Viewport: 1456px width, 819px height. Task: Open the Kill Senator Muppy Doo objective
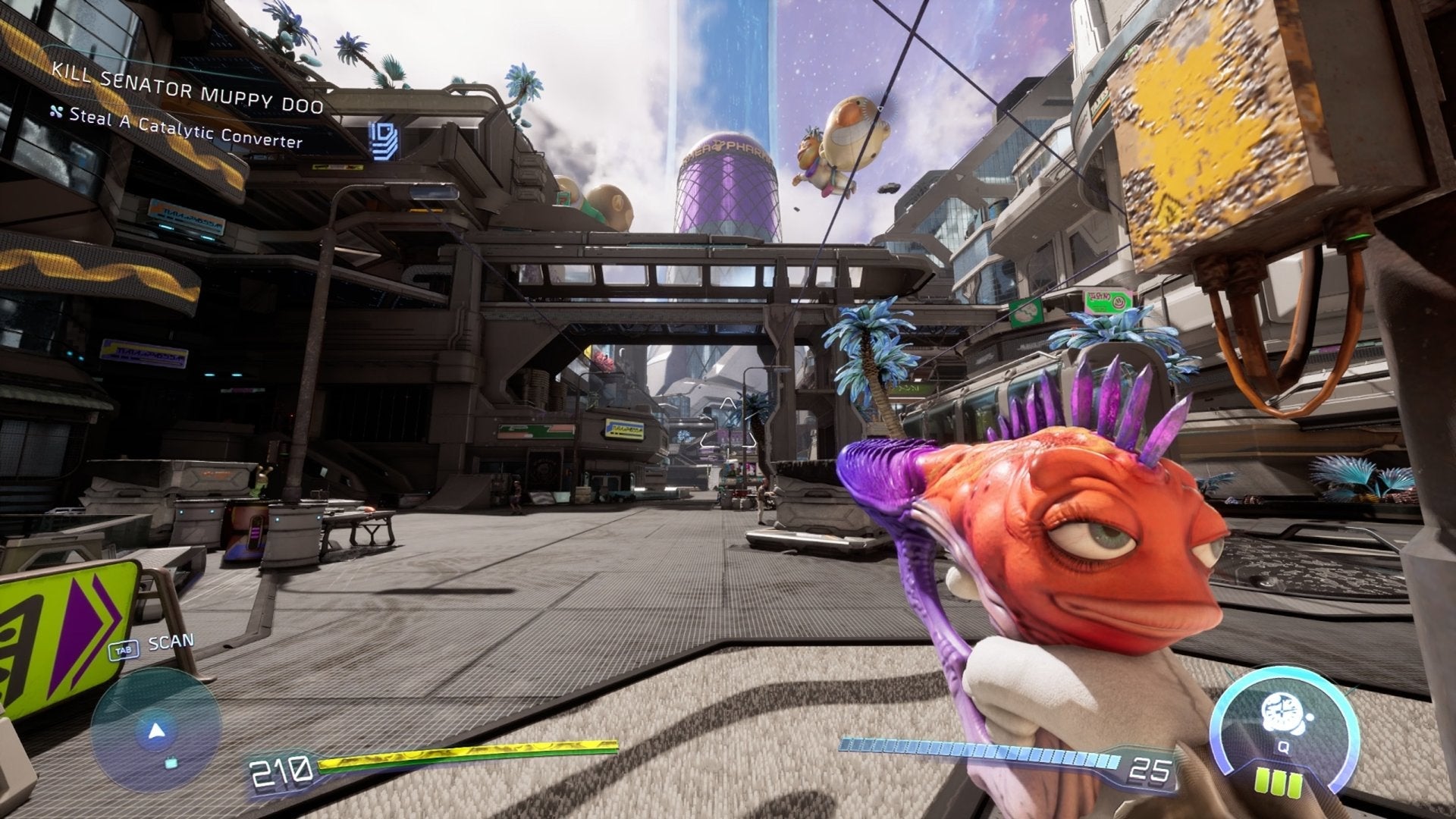pyautogui.click(x=187, y=90)
